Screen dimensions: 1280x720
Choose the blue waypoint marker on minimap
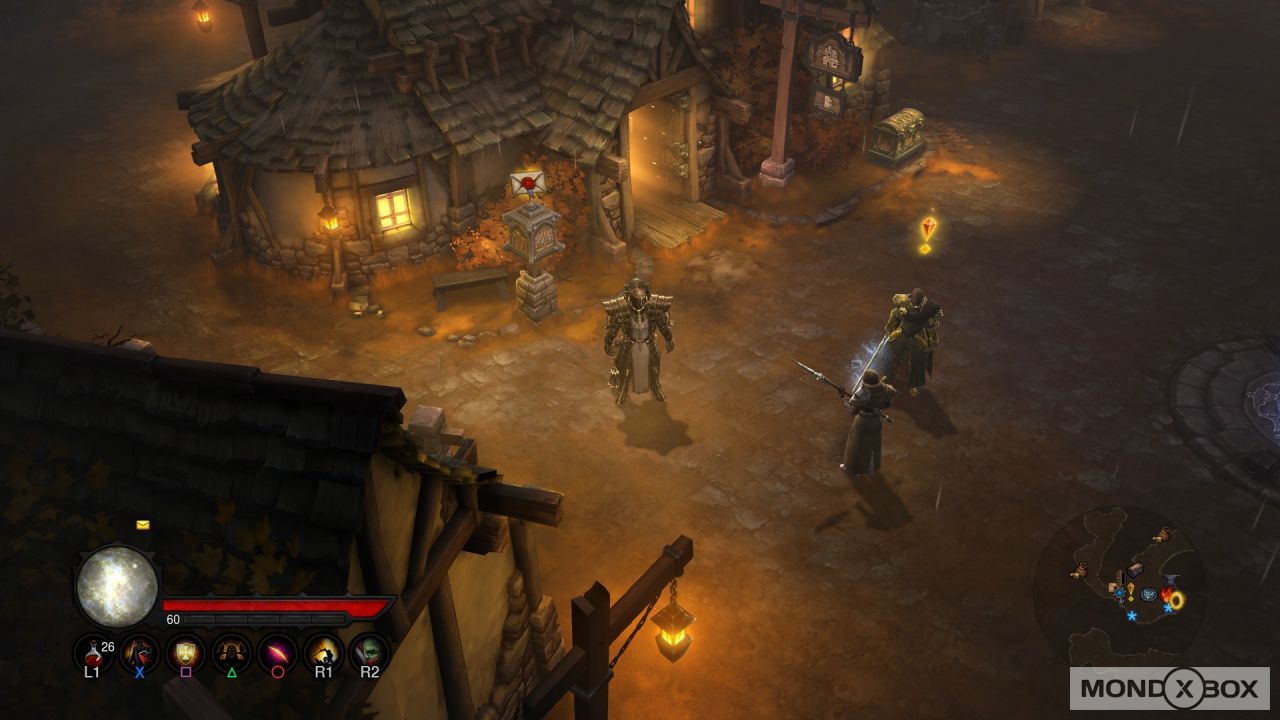(x=1150, y=593)
